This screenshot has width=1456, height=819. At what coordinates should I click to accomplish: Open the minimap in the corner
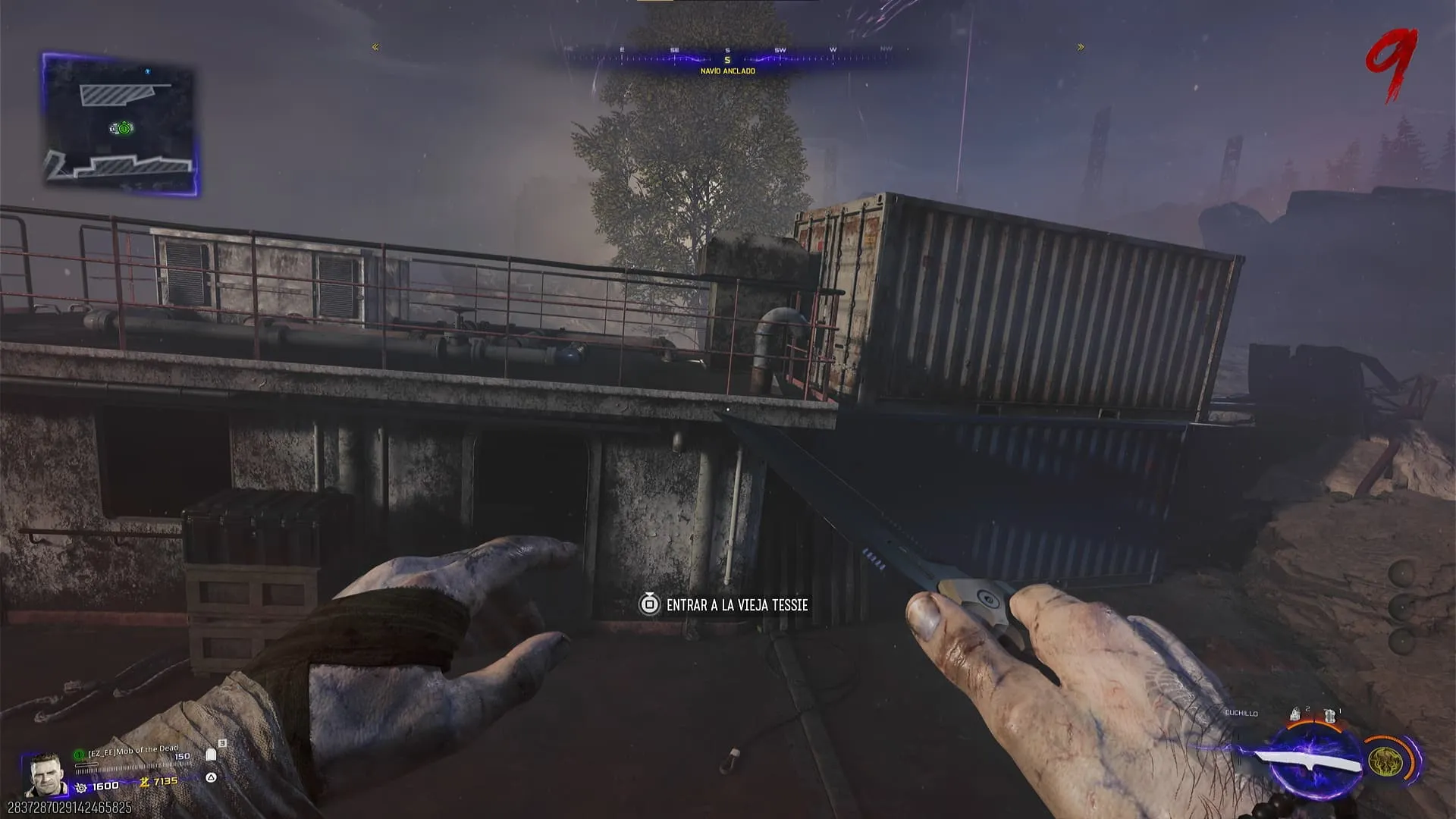(x=120, y=124)
